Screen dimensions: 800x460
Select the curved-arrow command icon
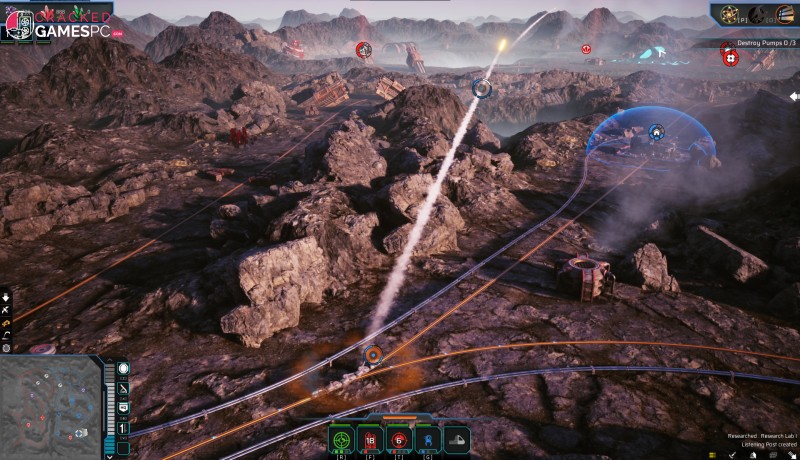coord(6,335)
